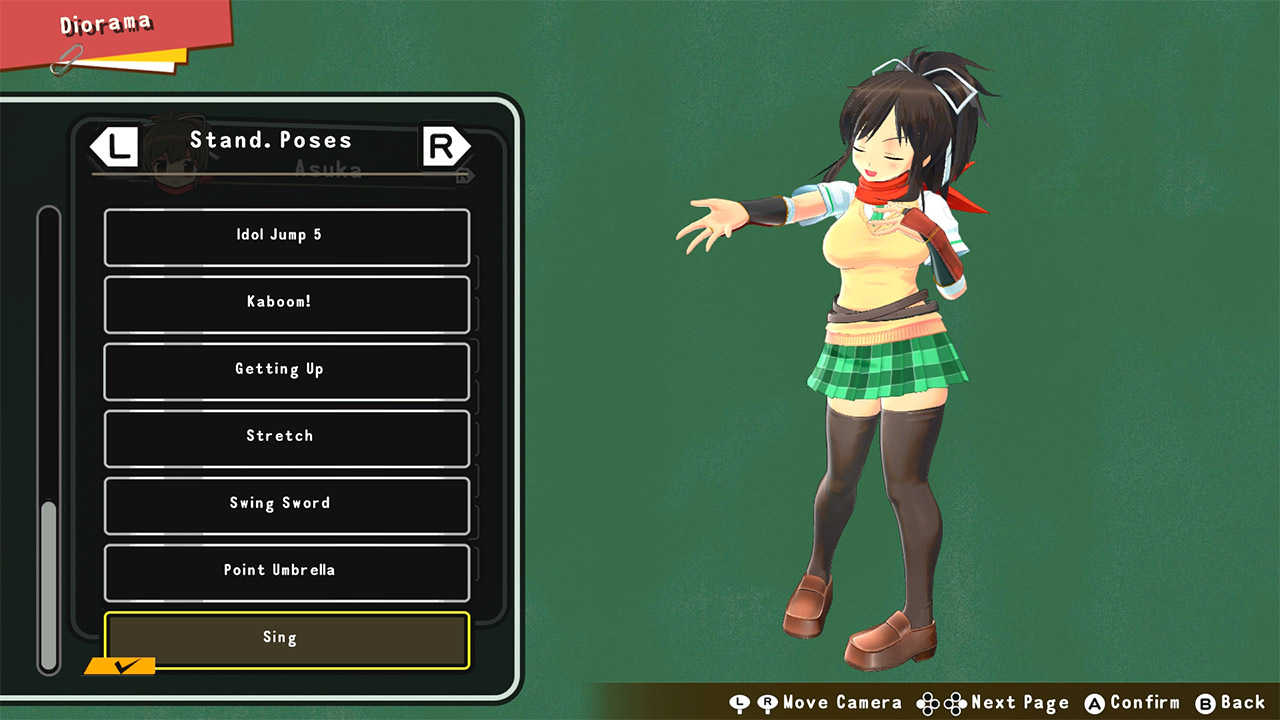Select the Swing Sword pose
This screenshot has width=1280, height=720.
pyautogui.click(x=286, y=504)
